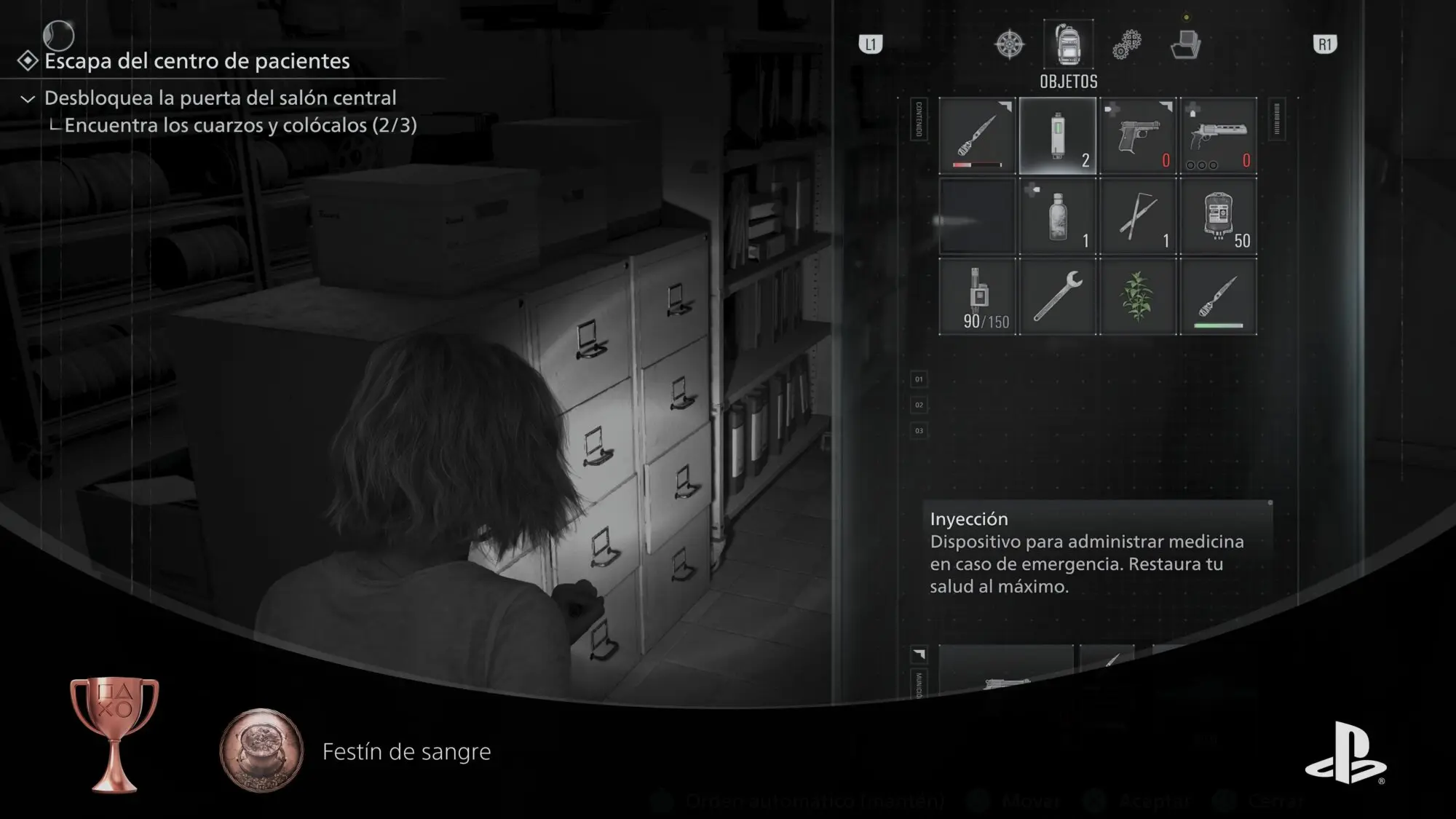Select the blood collector showing 90/150

(x=977, y=297)
